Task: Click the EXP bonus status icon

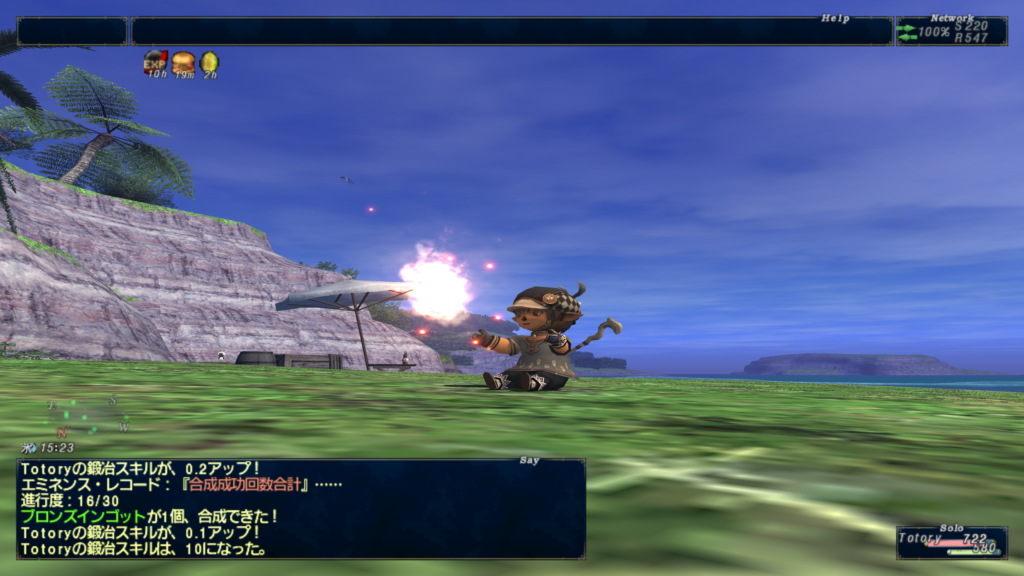Action: [155, 63]
